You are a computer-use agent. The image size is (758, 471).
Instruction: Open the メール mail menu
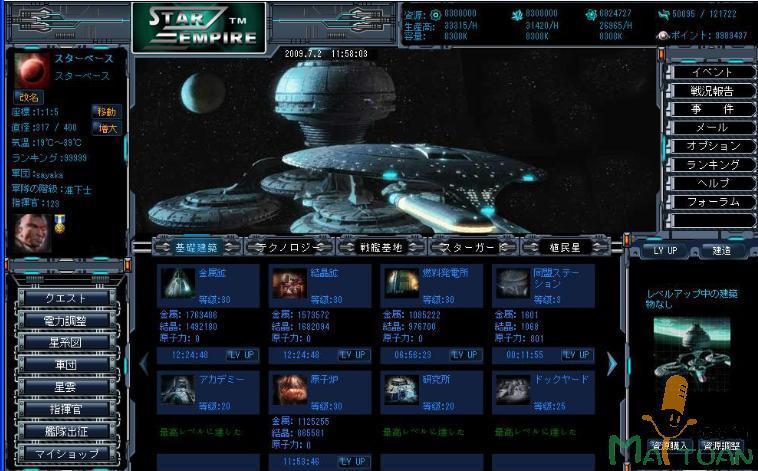pos(712,128)
